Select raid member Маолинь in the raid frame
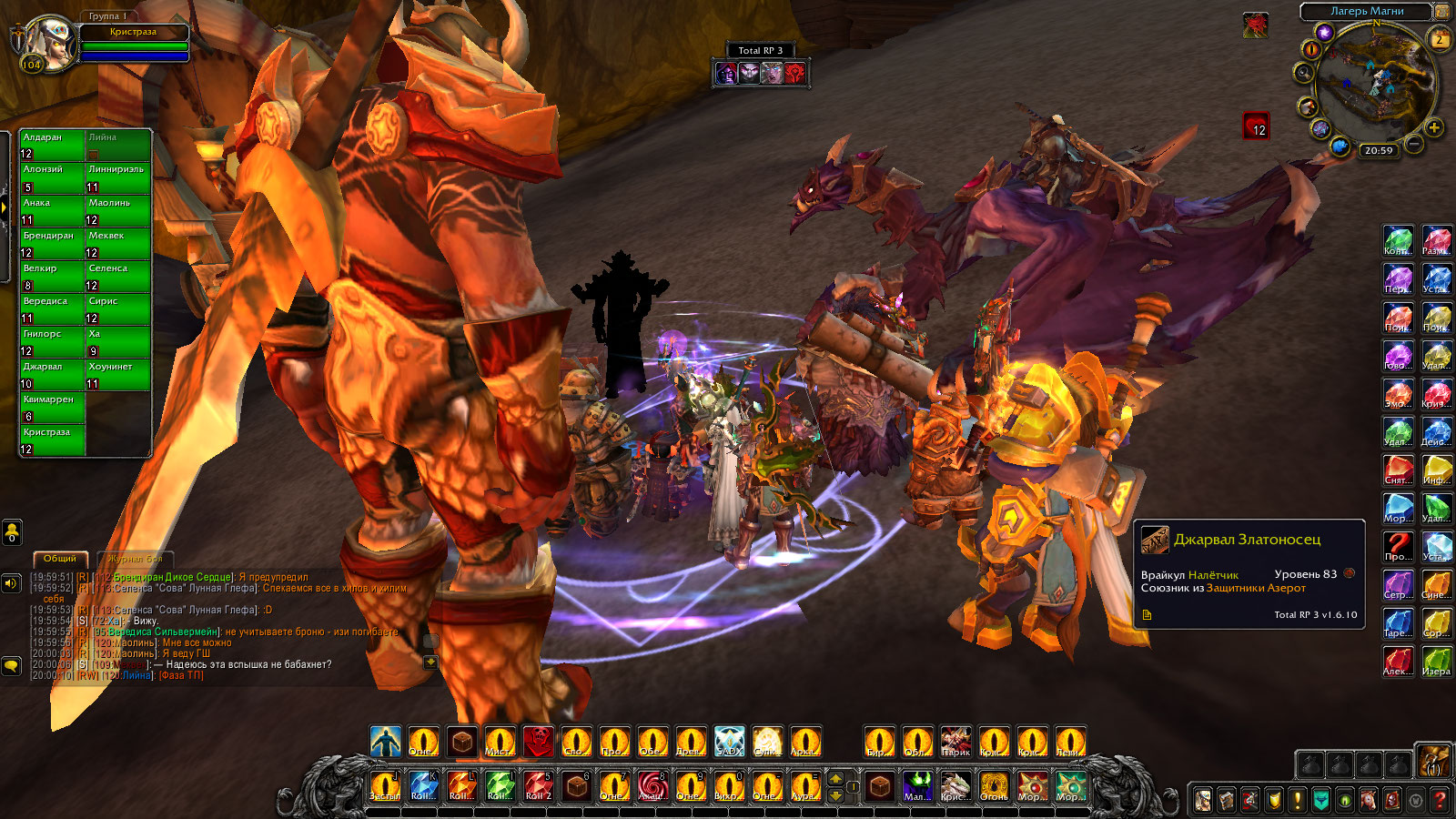The height and width of the screenshot is (819, 1456). (x=118, y=211)
